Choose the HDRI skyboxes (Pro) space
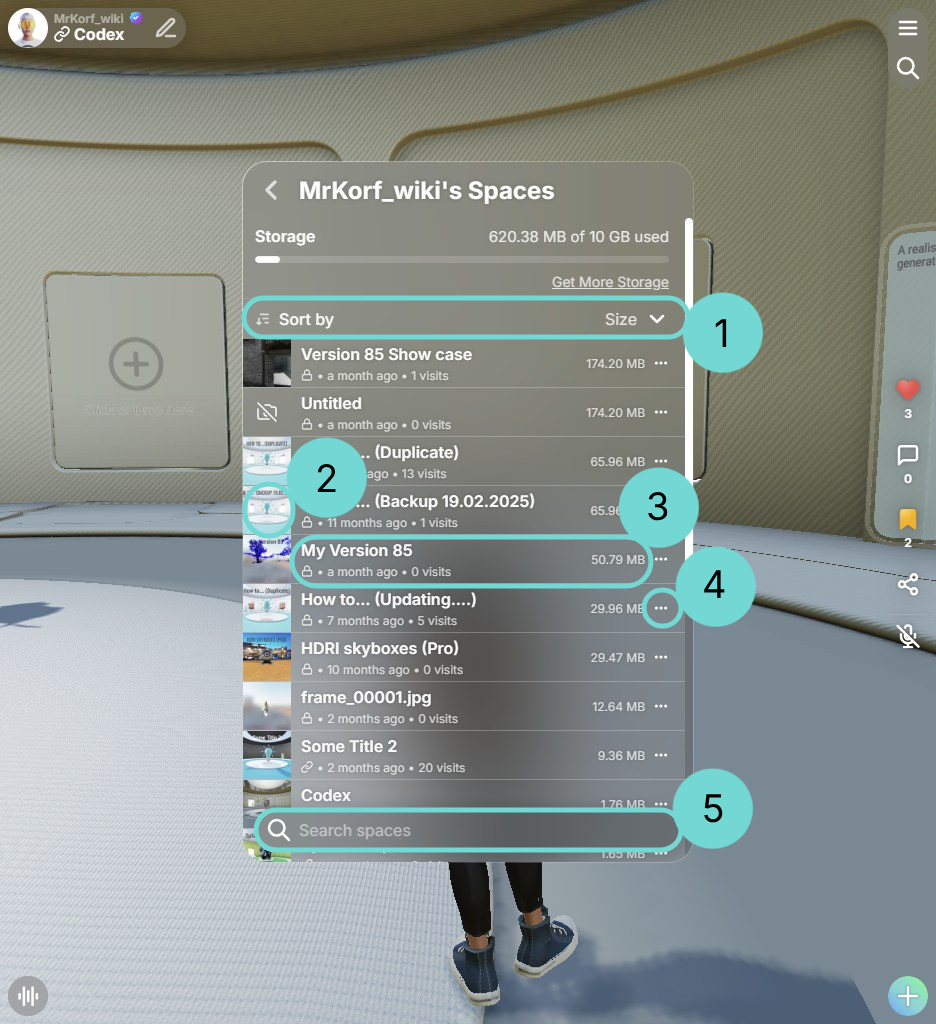Viewport: 936px width, 1024px height. [x=379, y=648]
